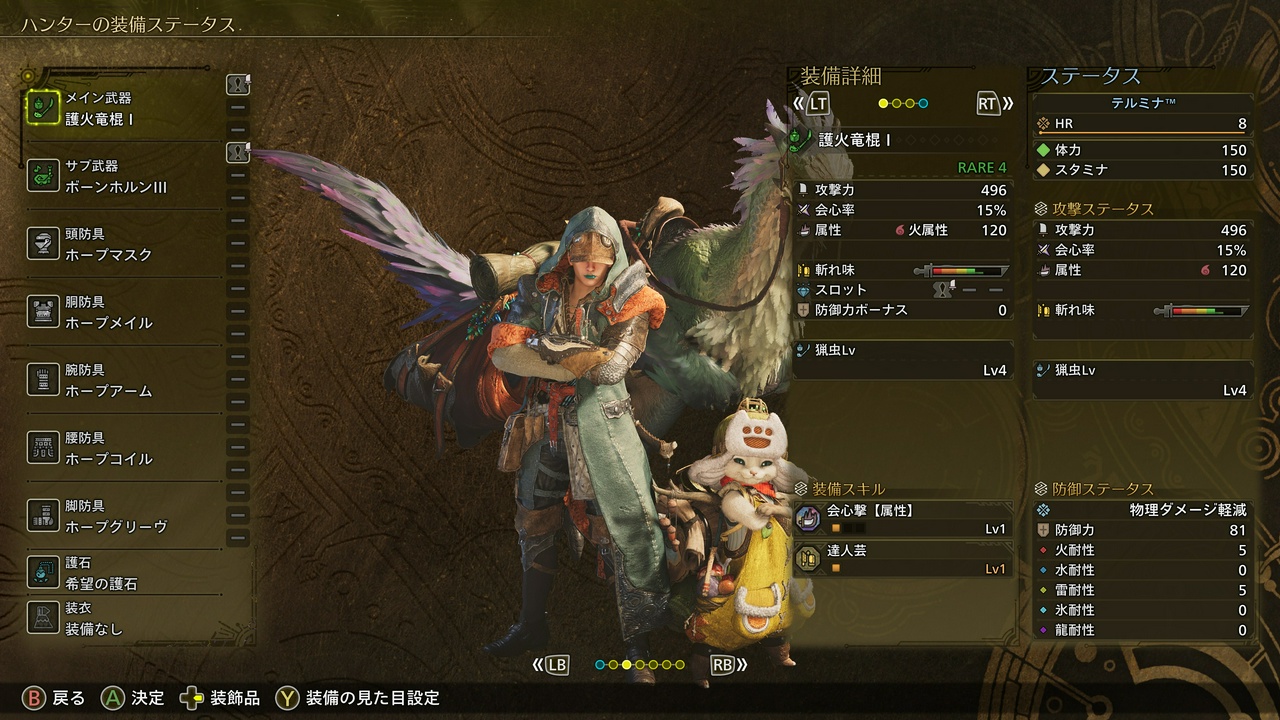This screenshot has height=720, width=1280.
Task: Select arm armor ホープアーム
Action: [122, 380]
